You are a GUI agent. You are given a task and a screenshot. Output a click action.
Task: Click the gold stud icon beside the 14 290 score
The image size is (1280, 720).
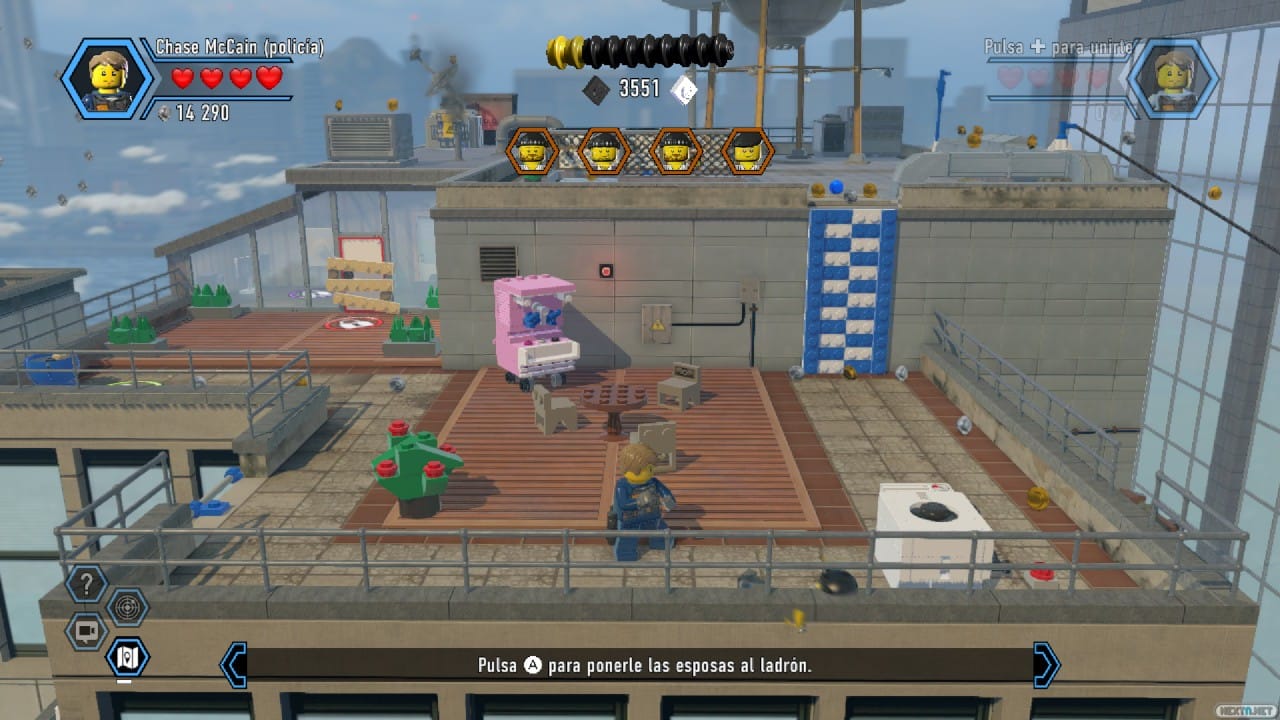pos(166,113)
